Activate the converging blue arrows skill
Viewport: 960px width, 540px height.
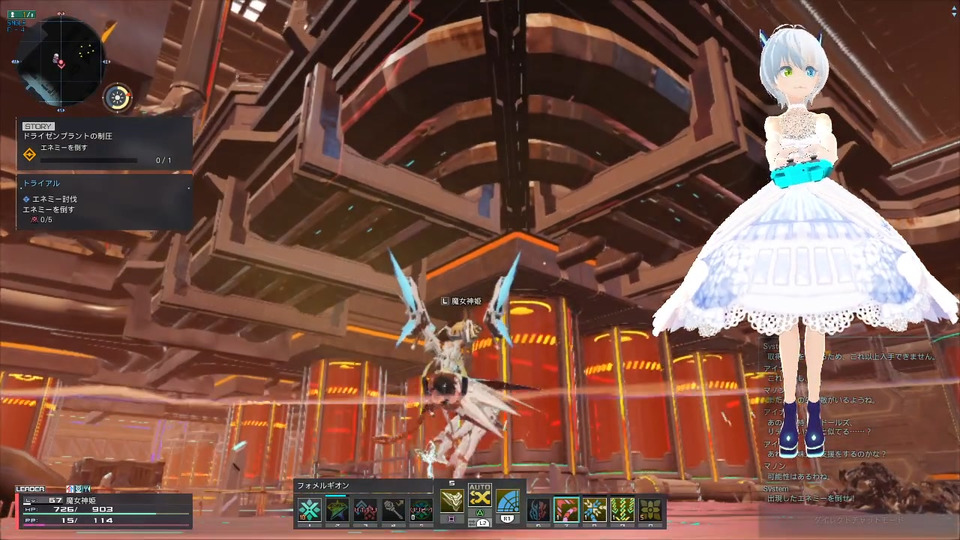click(x=595, y=510)
